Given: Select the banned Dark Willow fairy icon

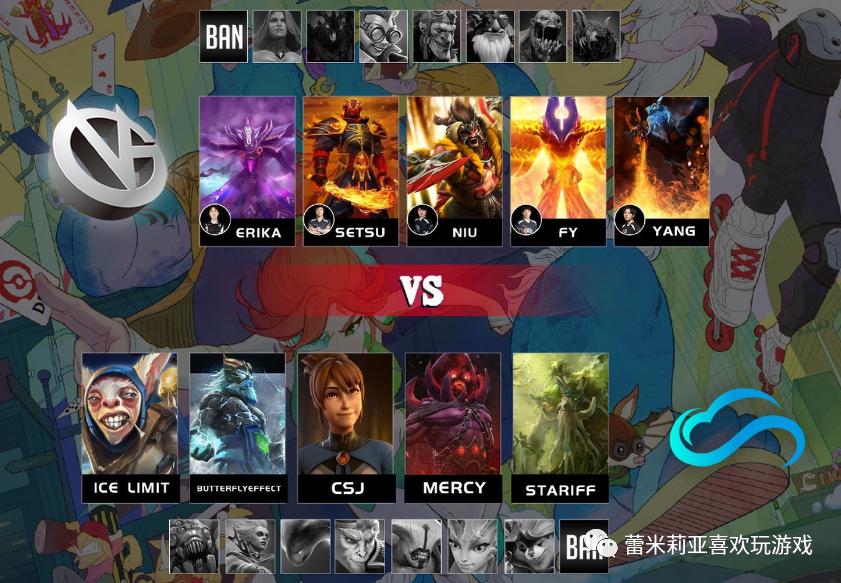Looking at the screenshot, I should pos(471,543).
